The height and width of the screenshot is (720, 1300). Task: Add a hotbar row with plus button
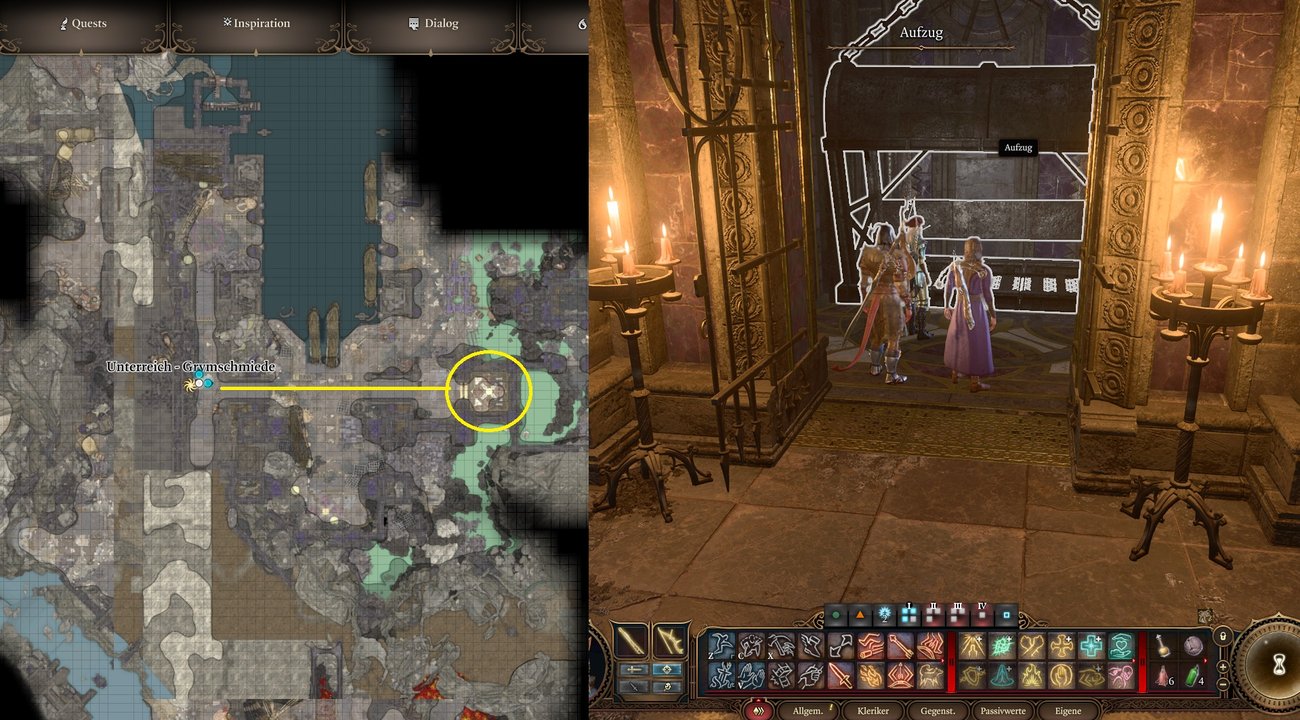pyautogui.click(x=1221, y=666)
